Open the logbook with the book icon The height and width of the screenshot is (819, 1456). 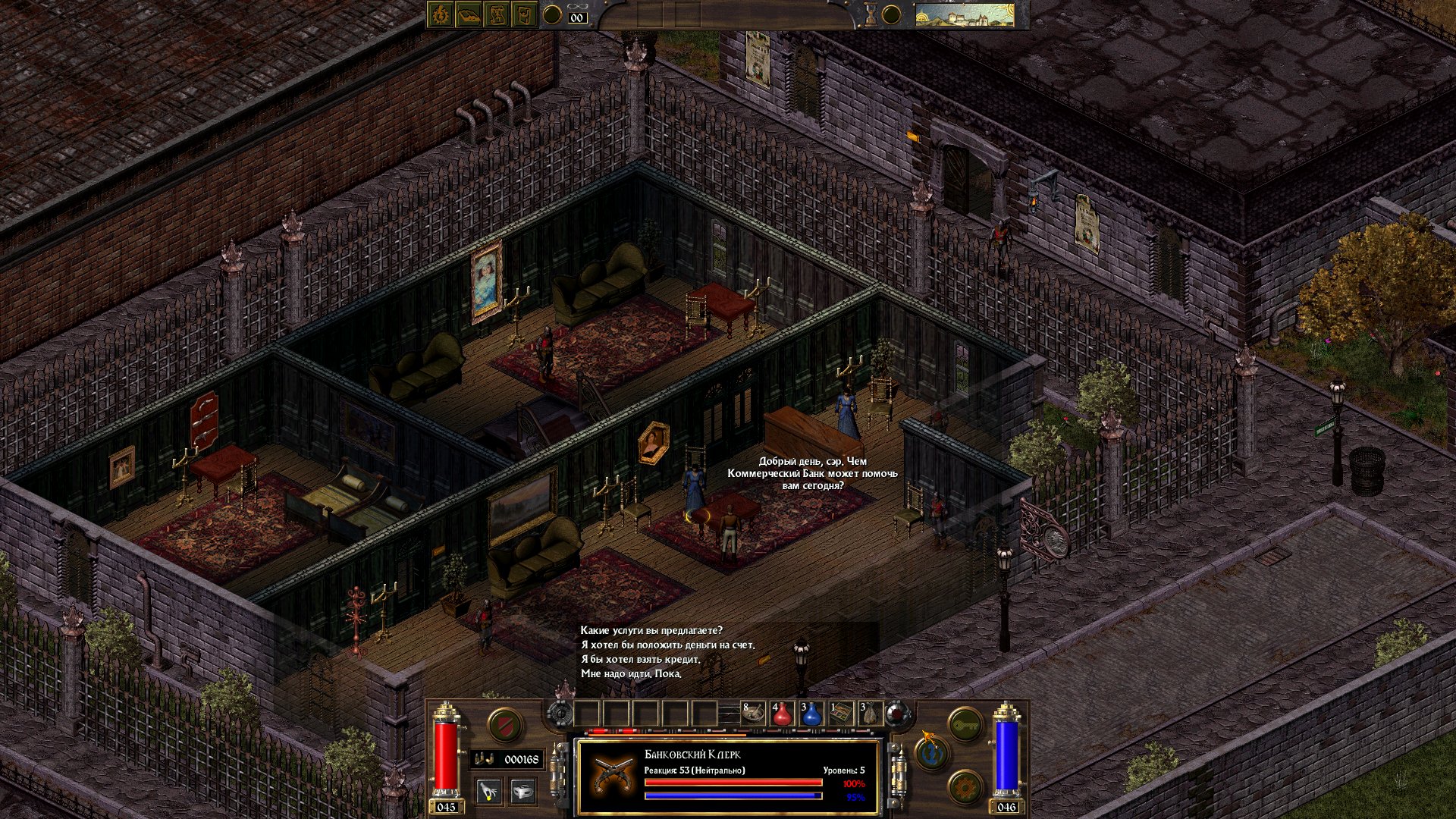click(469, 15)
